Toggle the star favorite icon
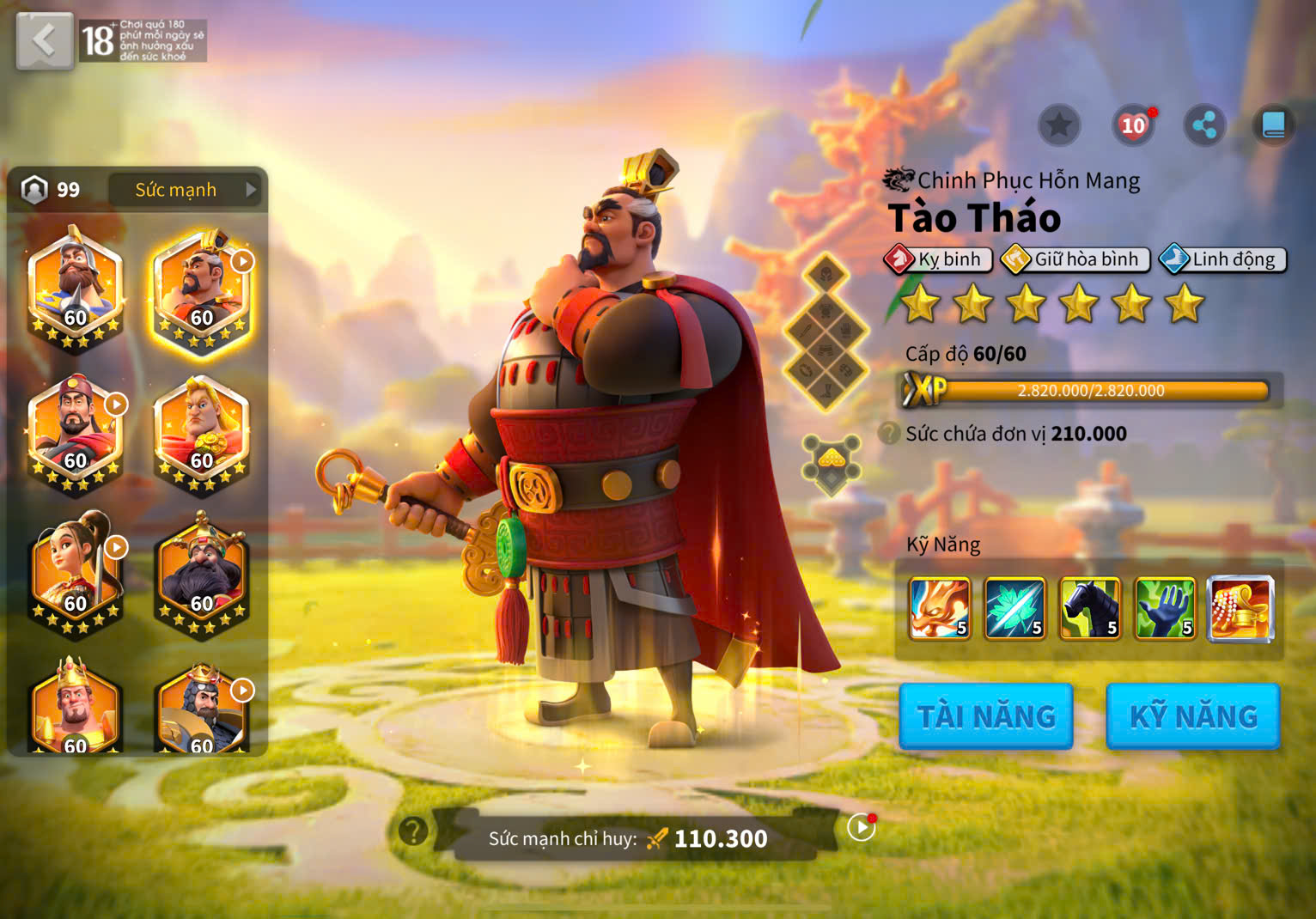 tap(1058, 126)
